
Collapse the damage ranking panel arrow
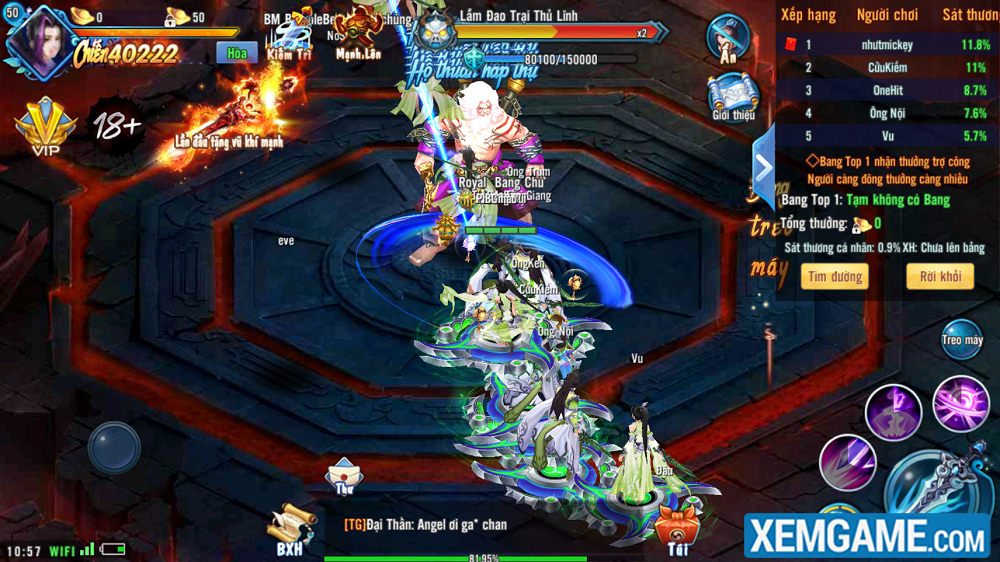[764, 166]
